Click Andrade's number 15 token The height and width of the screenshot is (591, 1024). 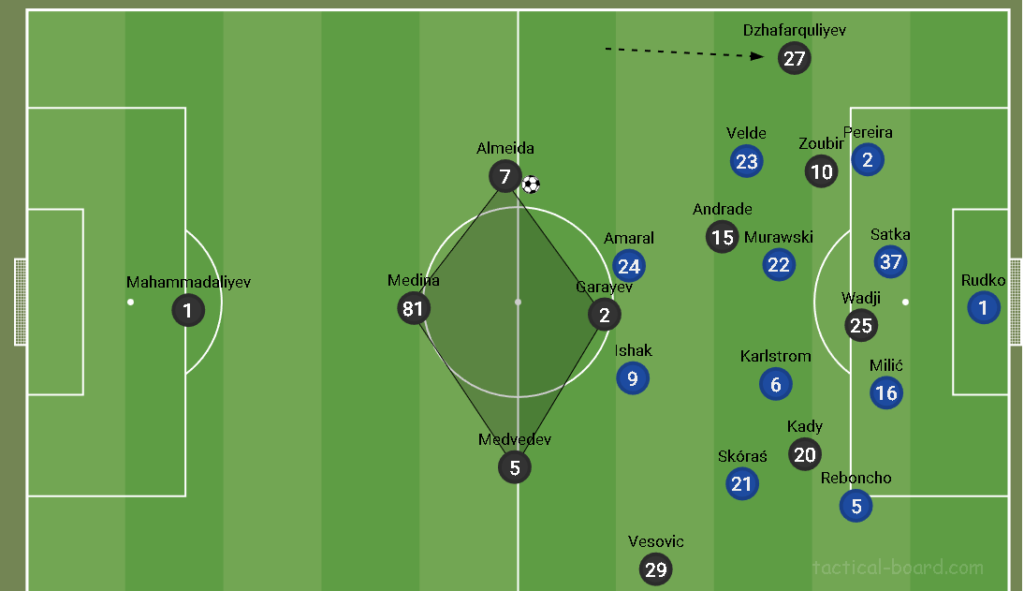[722, 237]
